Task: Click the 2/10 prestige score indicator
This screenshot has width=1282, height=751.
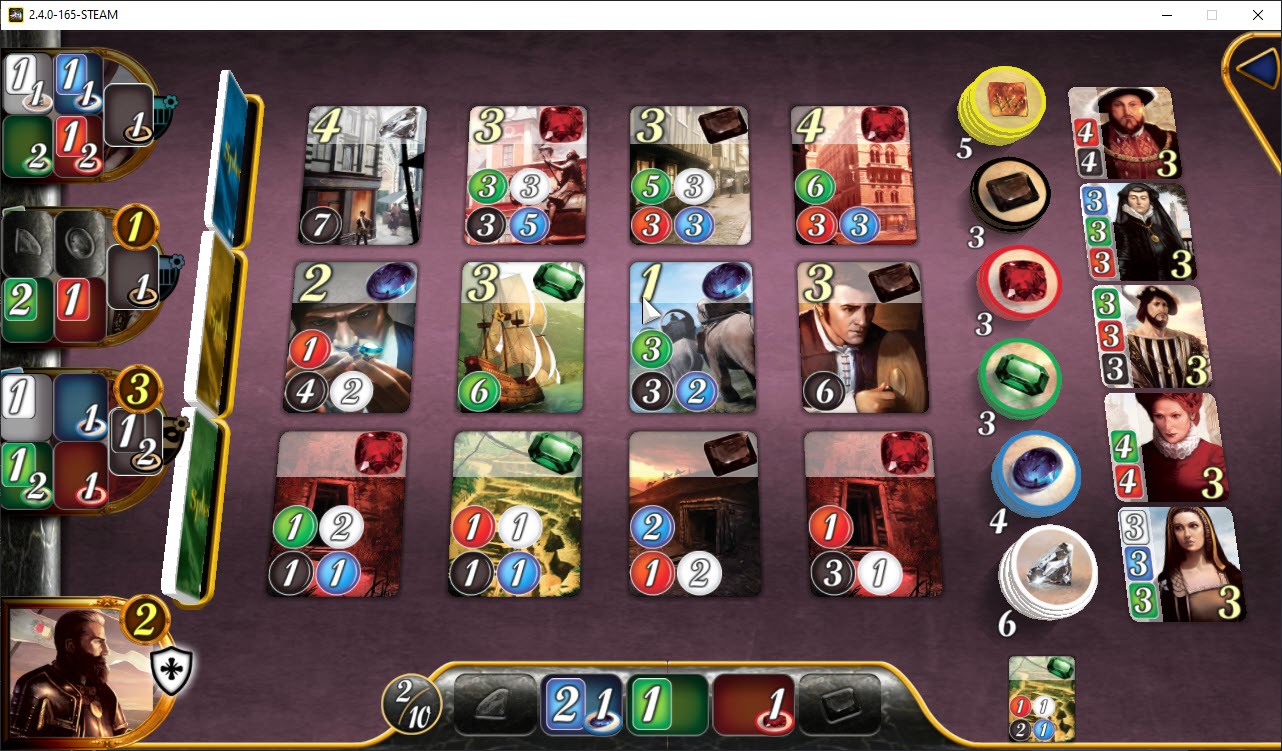Action: pyautogui.click(x=410, y=703)
